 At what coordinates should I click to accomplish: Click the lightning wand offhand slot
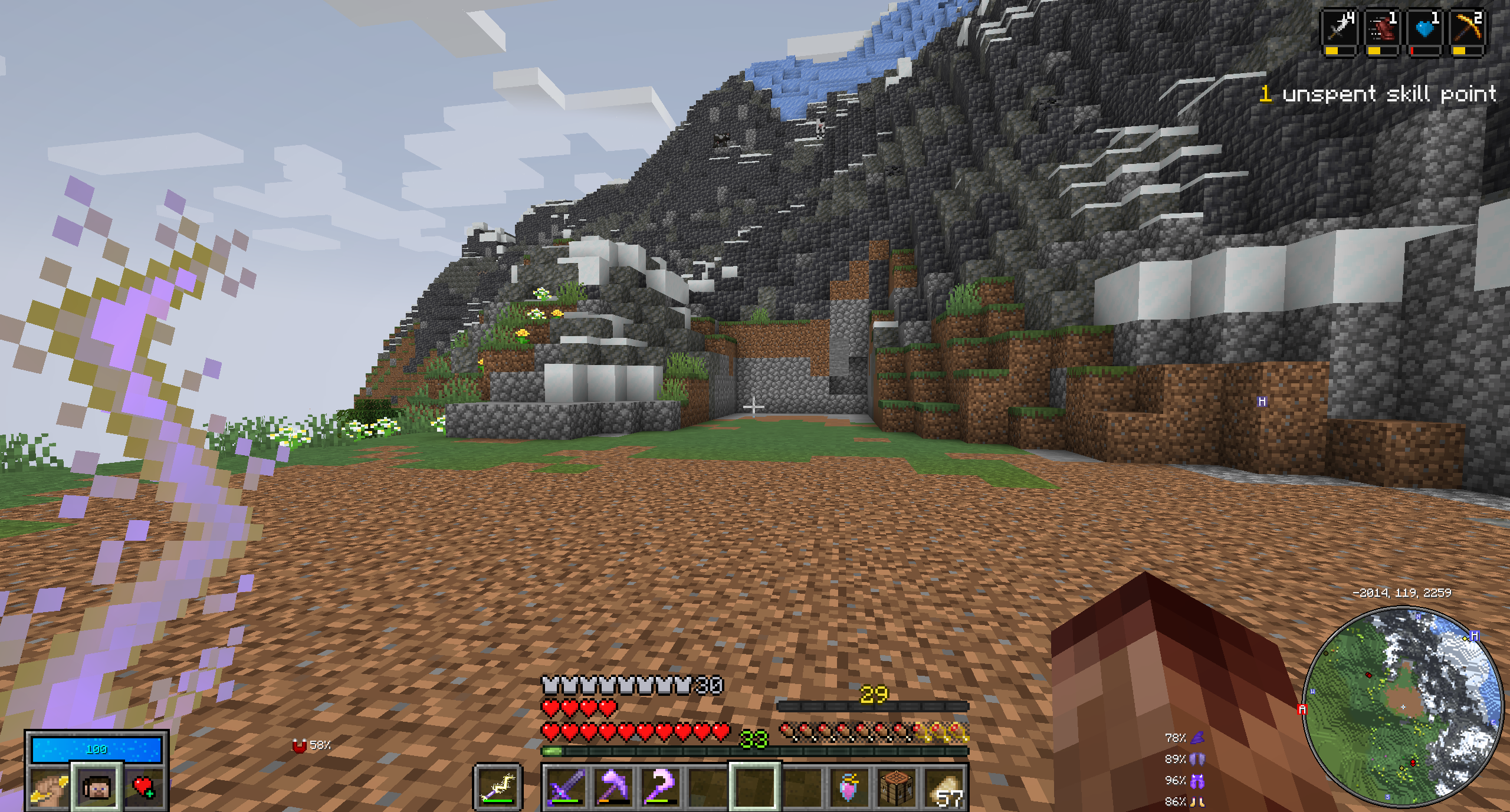pos(498,787)
